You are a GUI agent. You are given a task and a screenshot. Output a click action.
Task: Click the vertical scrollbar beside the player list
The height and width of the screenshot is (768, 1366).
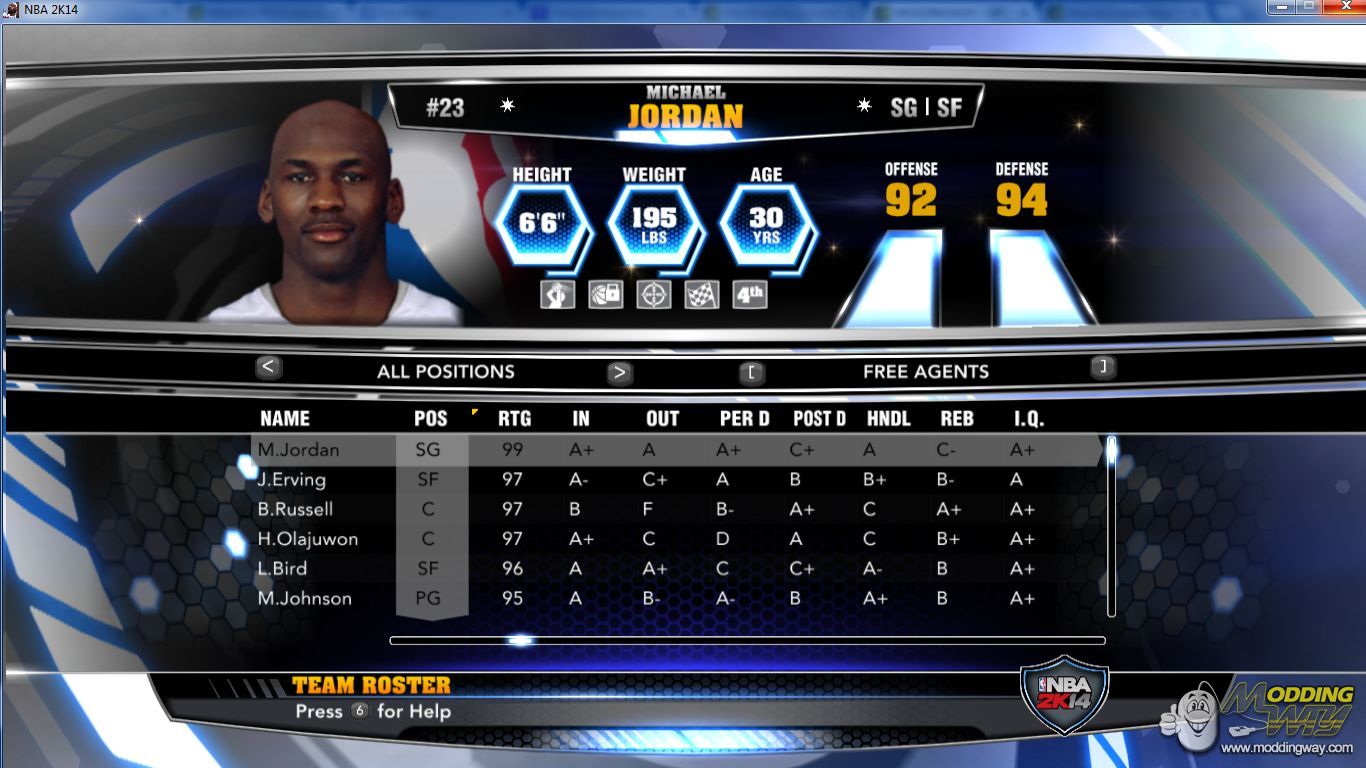(x=1111, y=525)
